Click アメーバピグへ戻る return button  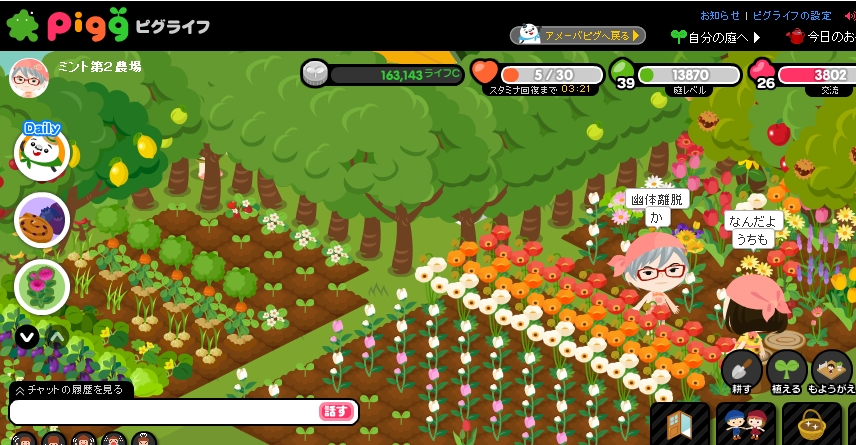[x=577, y=35]
